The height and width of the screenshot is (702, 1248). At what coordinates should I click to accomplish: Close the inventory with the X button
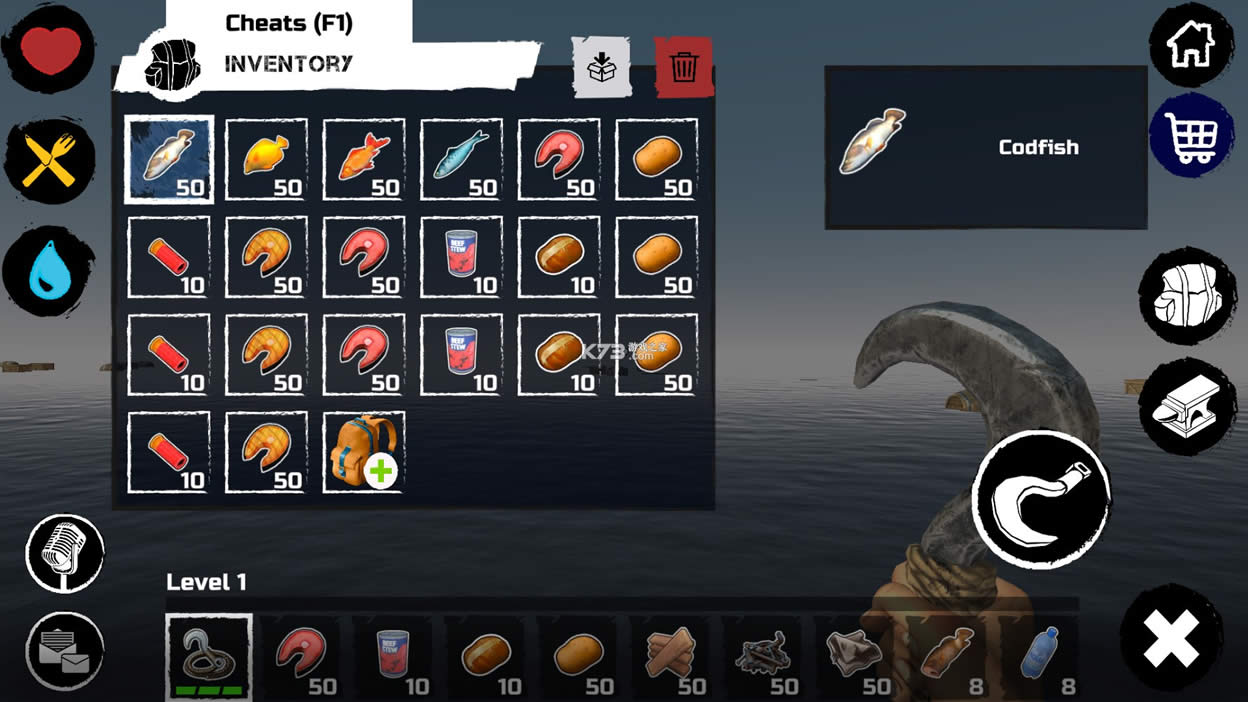[x=1171, y=639]
